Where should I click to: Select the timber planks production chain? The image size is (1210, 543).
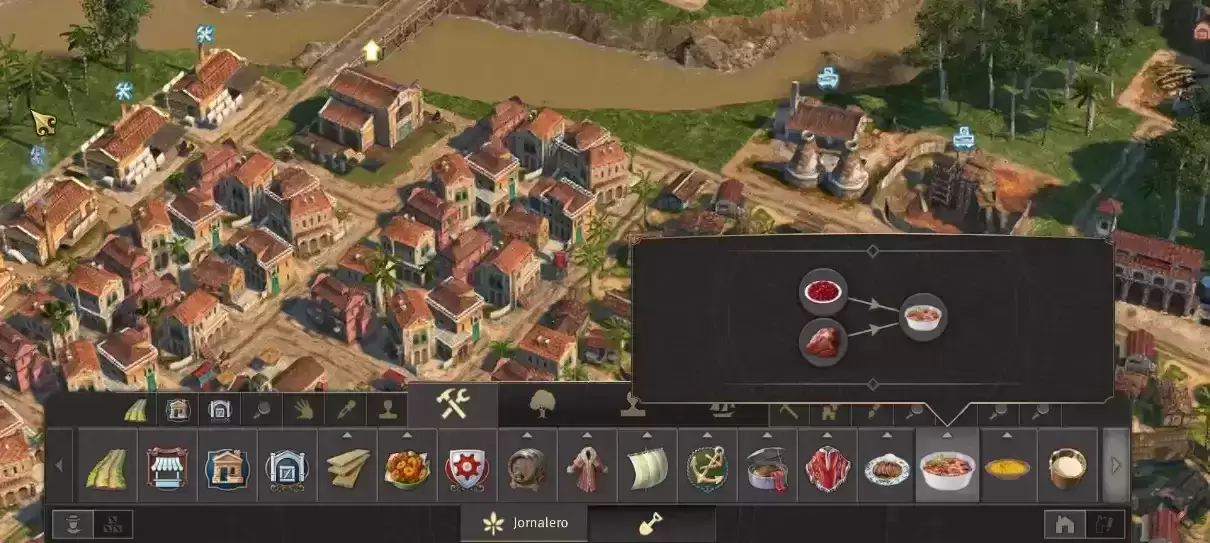[347, 467]
